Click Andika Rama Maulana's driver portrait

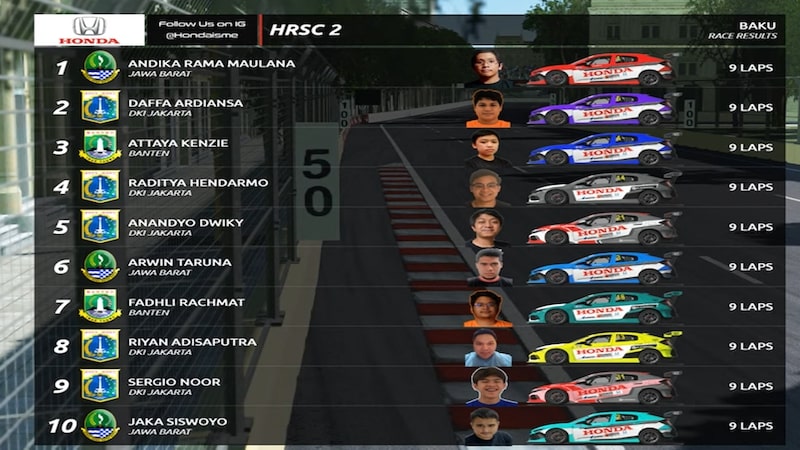click(x=487, y=68)
